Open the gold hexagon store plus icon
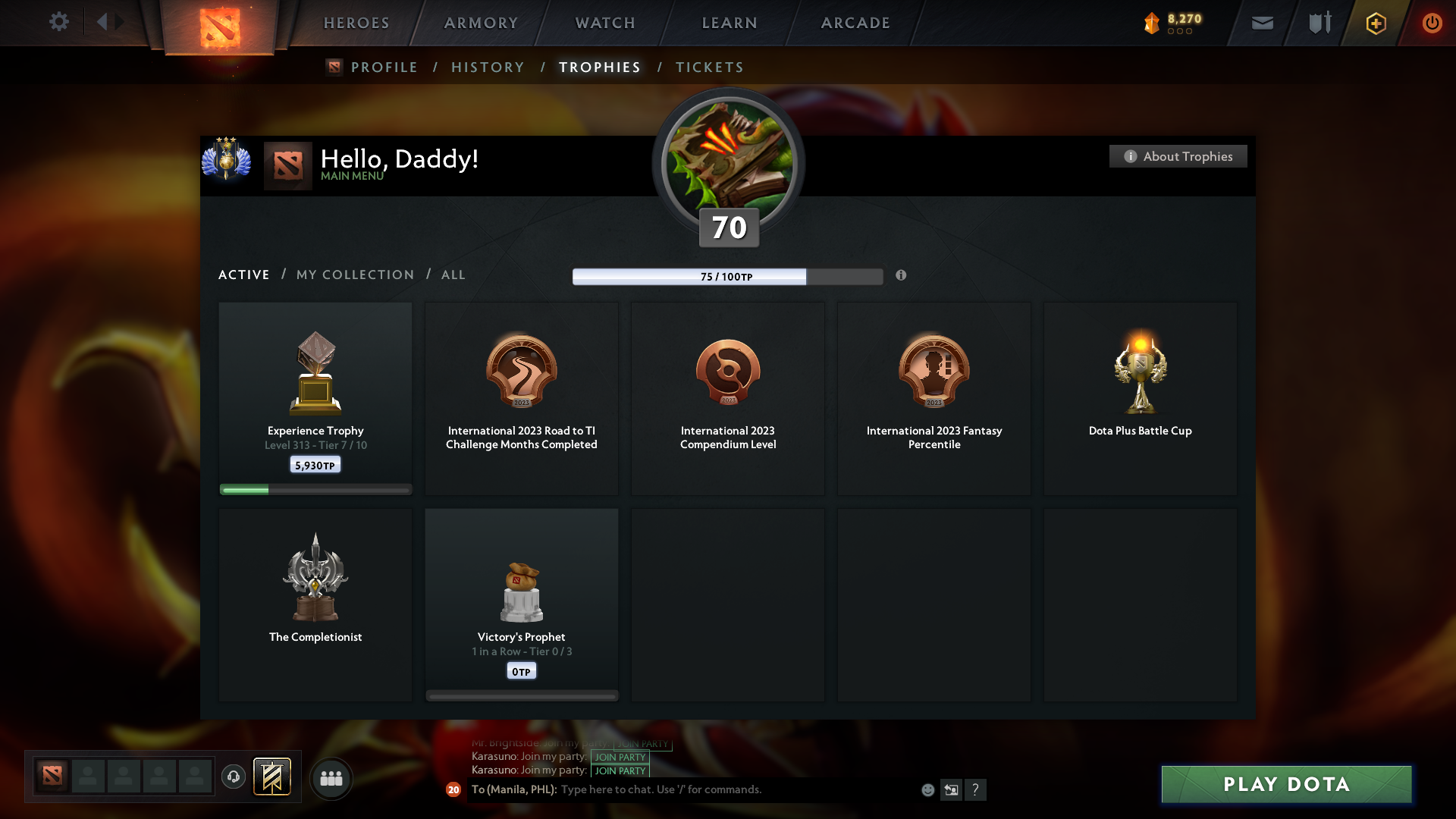Viewport: 1456px width, 819px height. click(x=1375, y=23)
